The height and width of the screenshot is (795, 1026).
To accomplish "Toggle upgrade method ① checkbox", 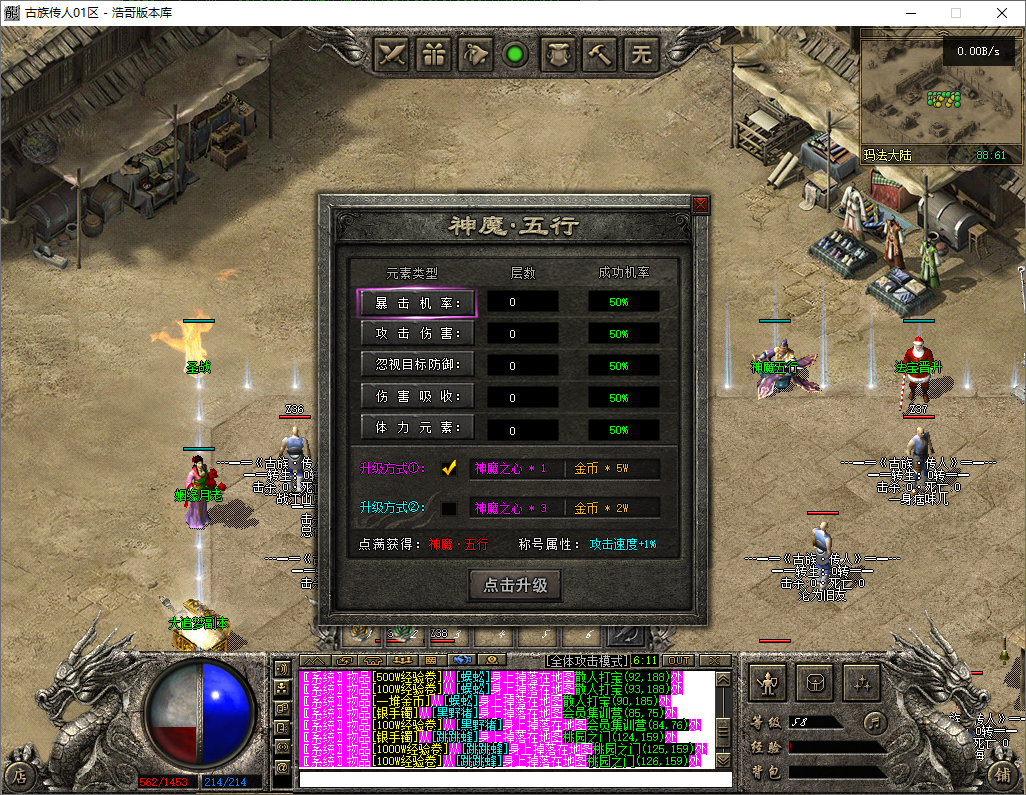I will point(449,467).
